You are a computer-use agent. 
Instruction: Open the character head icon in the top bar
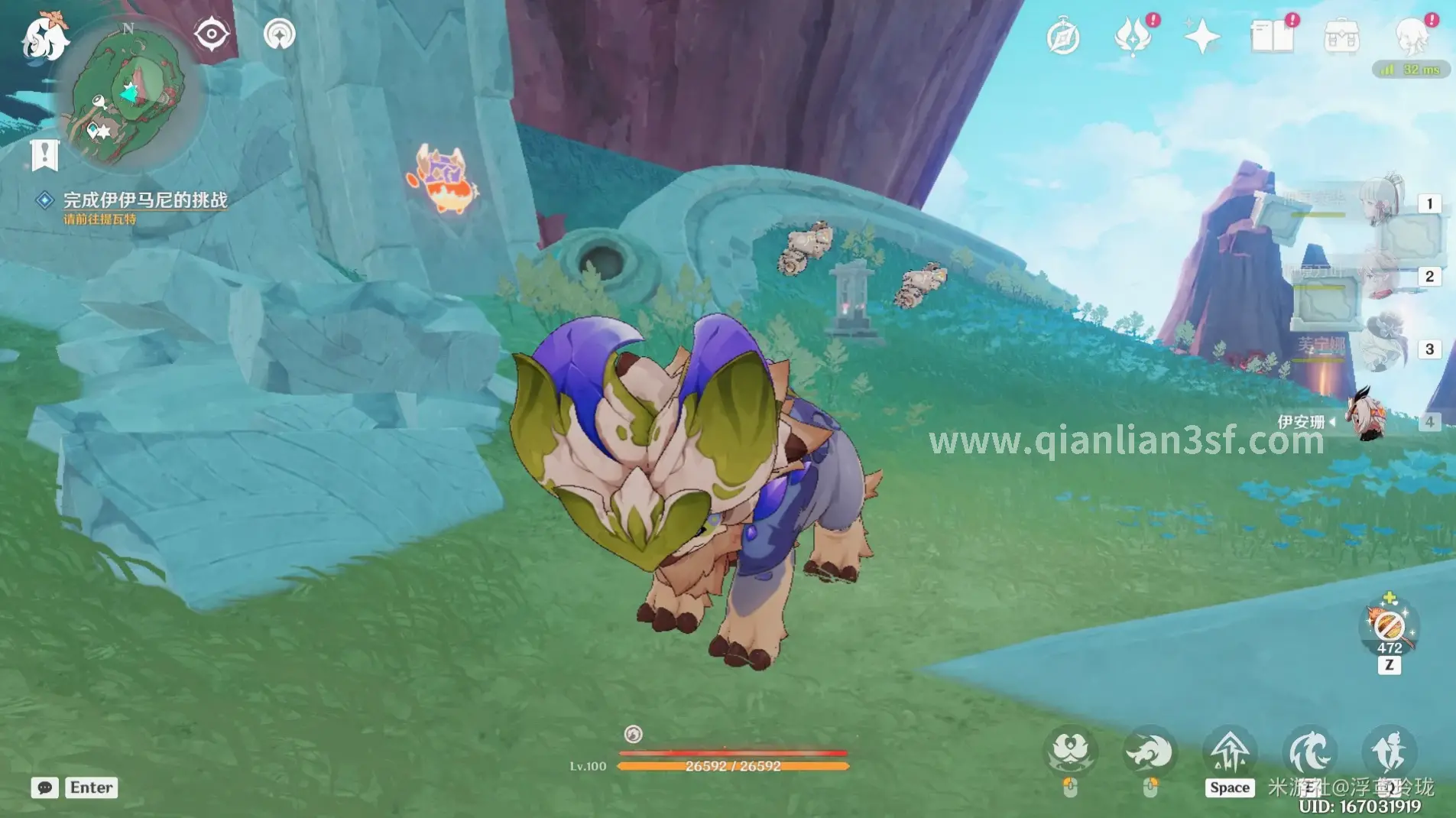tap(1412, 37)
